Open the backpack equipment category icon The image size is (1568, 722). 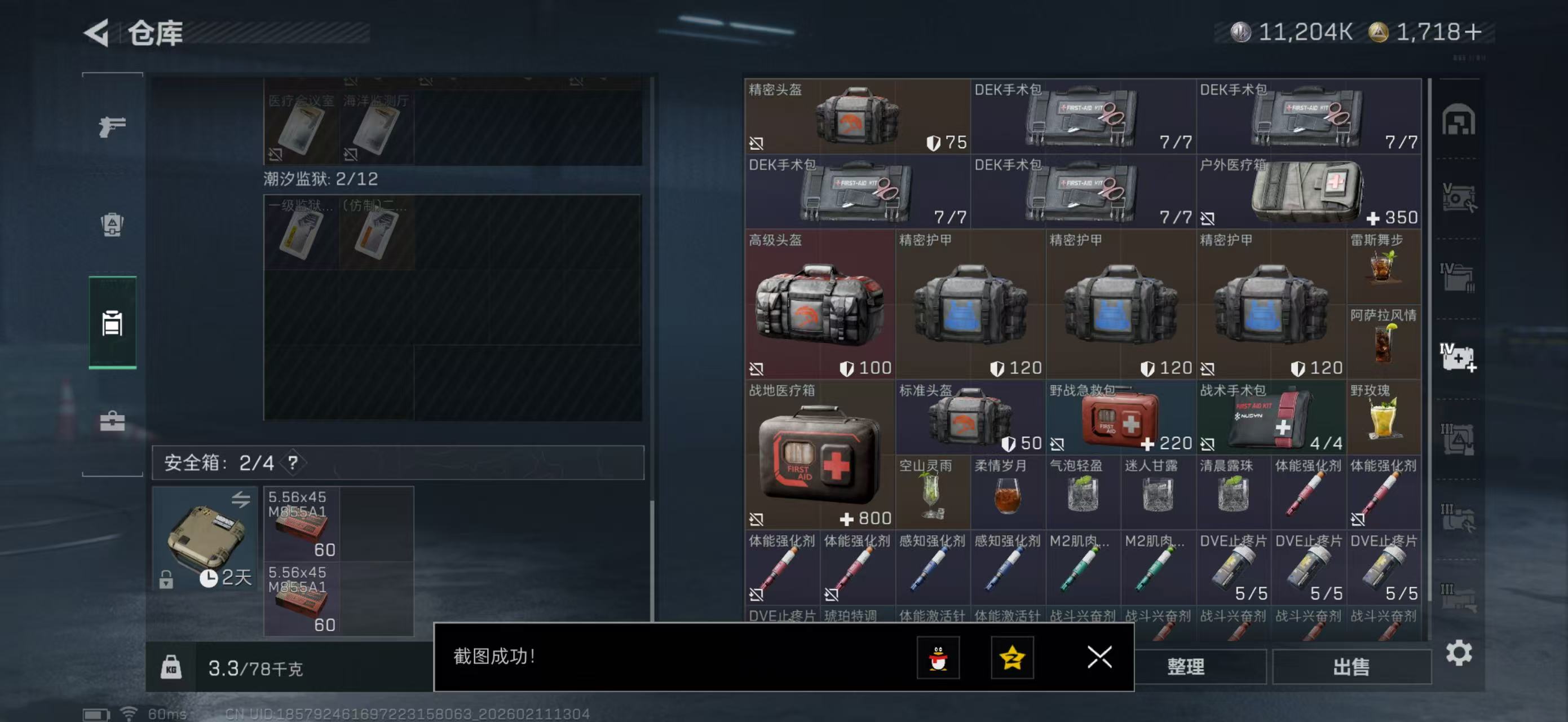112,226
